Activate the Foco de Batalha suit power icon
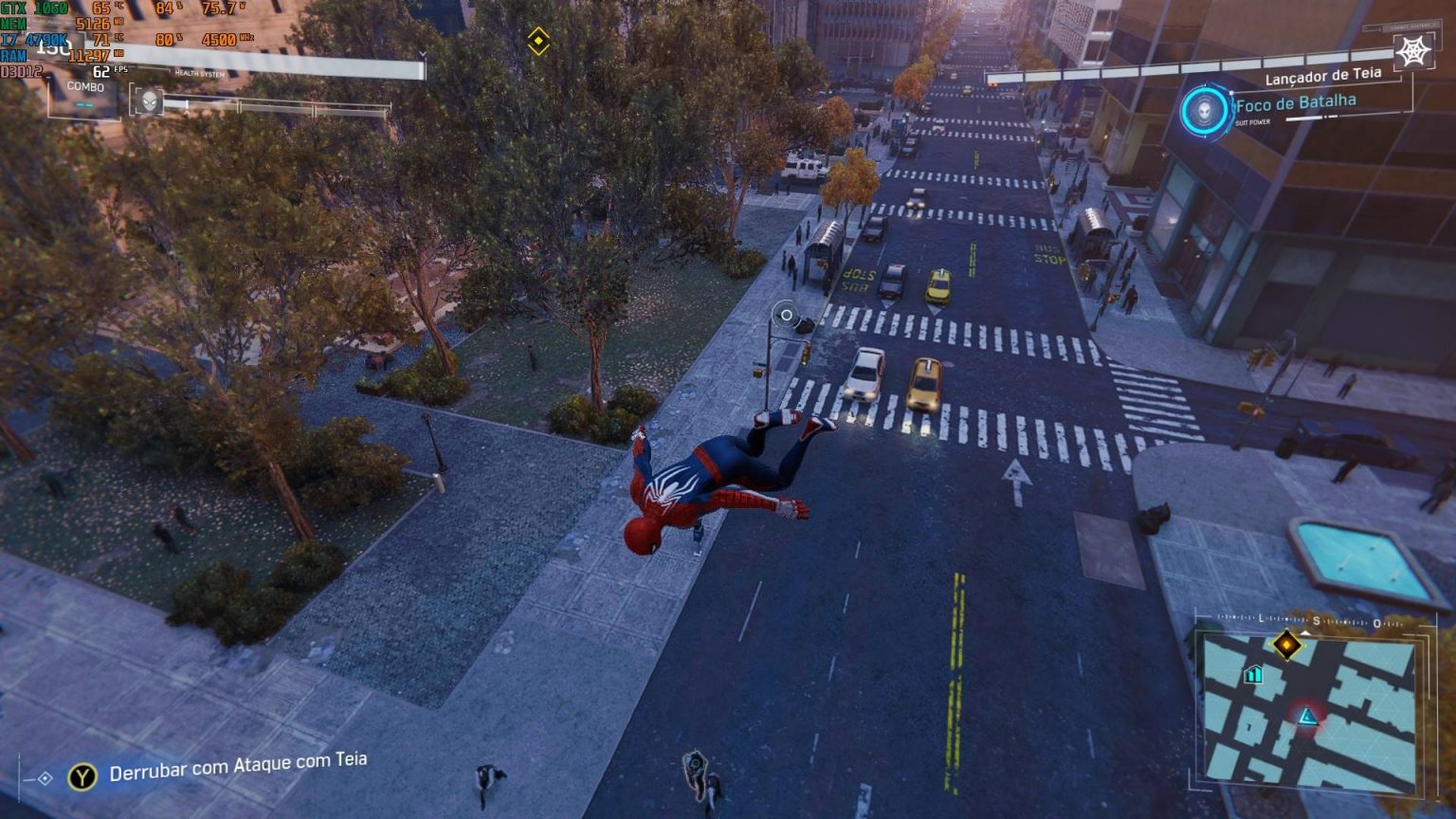 tap(1204, 111)
